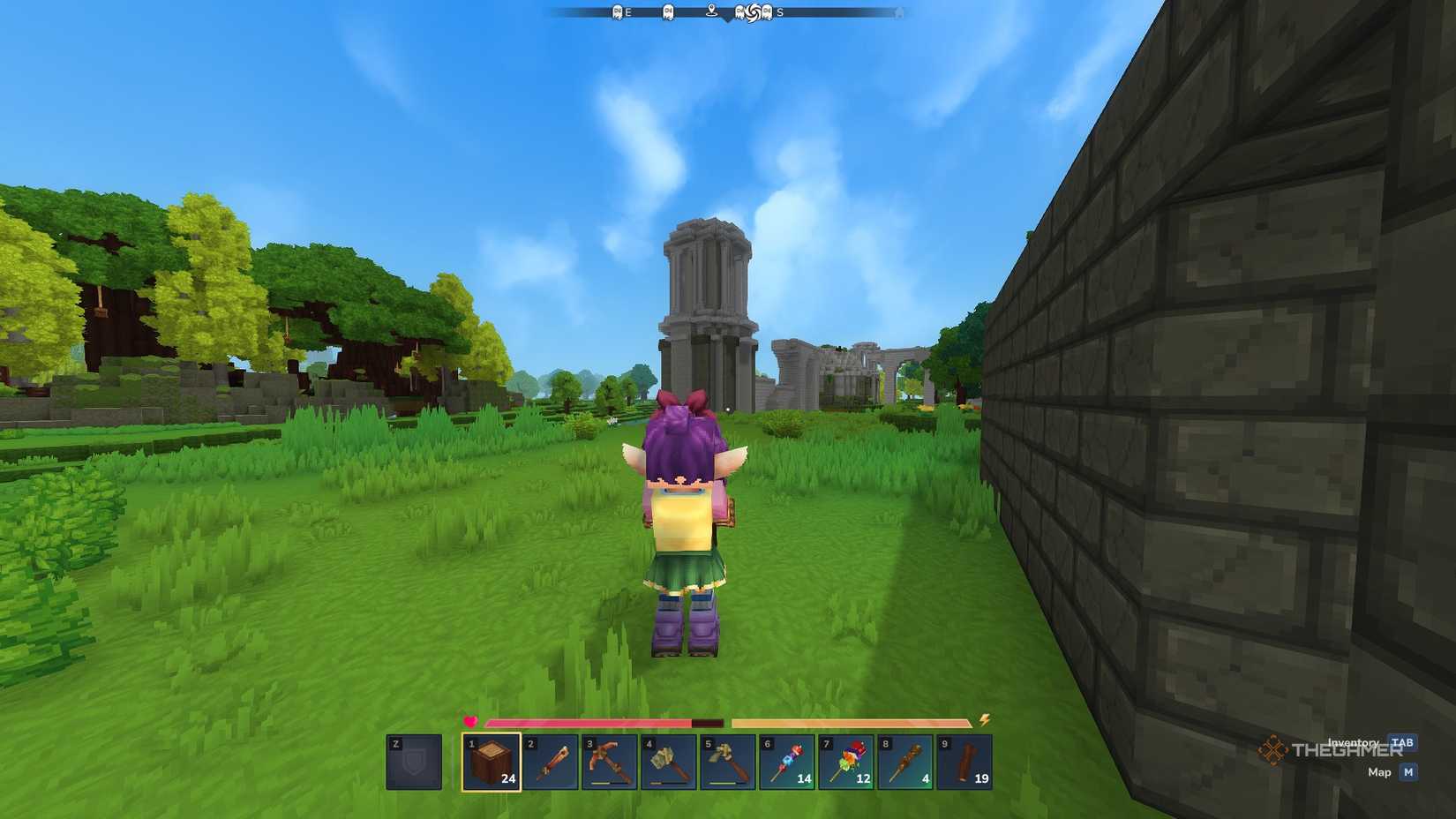Equip the axe in hotbar slot 5
The height and width of the screenshot is (819, 1456).
pyautogui.click(x=728, y=762)
